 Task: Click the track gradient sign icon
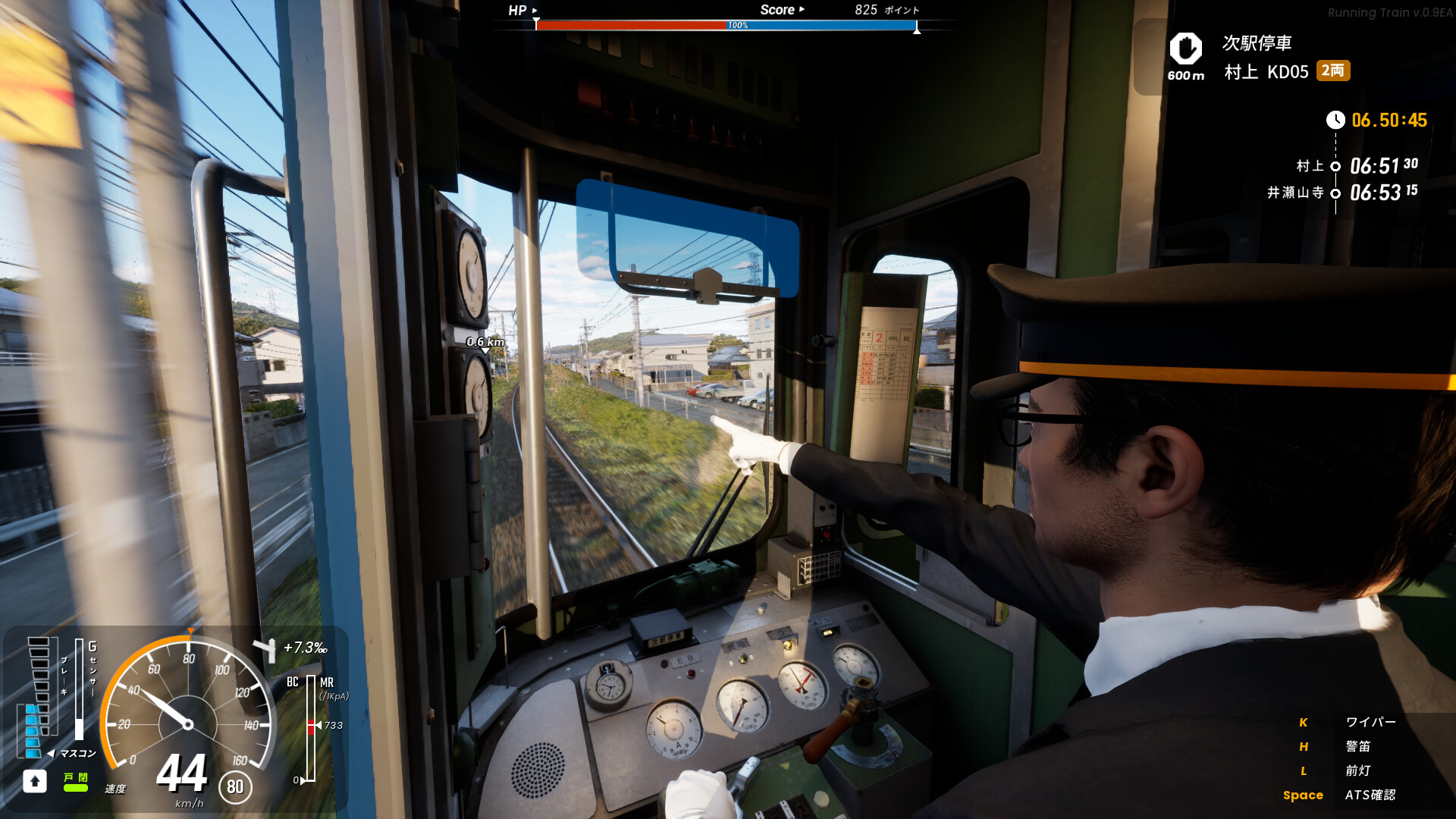coord(266,649)
